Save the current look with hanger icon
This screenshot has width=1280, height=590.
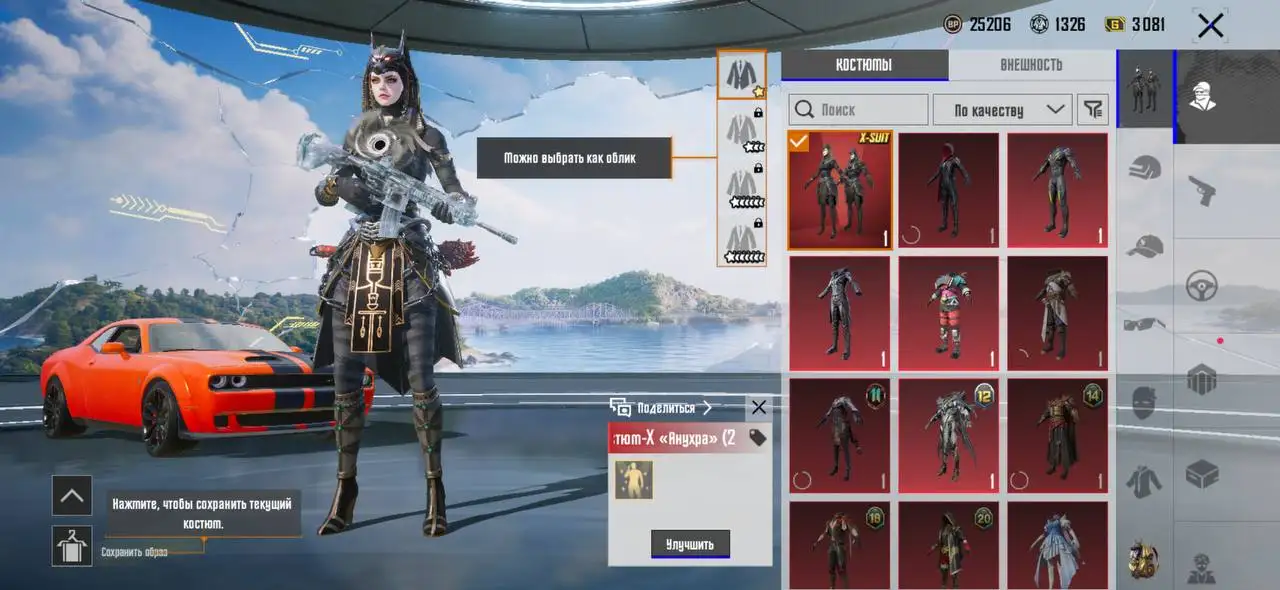pyautogui.click(x=72, y=546)
